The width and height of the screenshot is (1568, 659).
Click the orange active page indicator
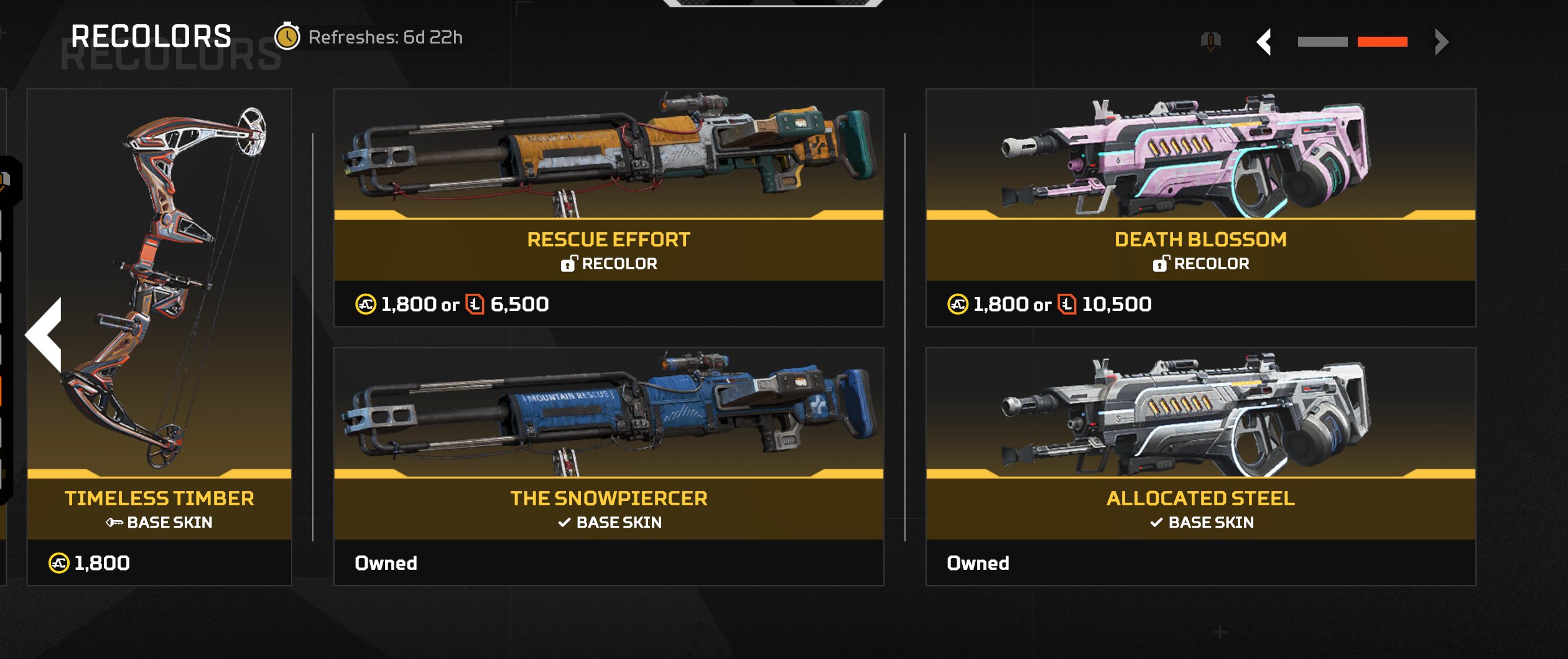point(1382,42)
